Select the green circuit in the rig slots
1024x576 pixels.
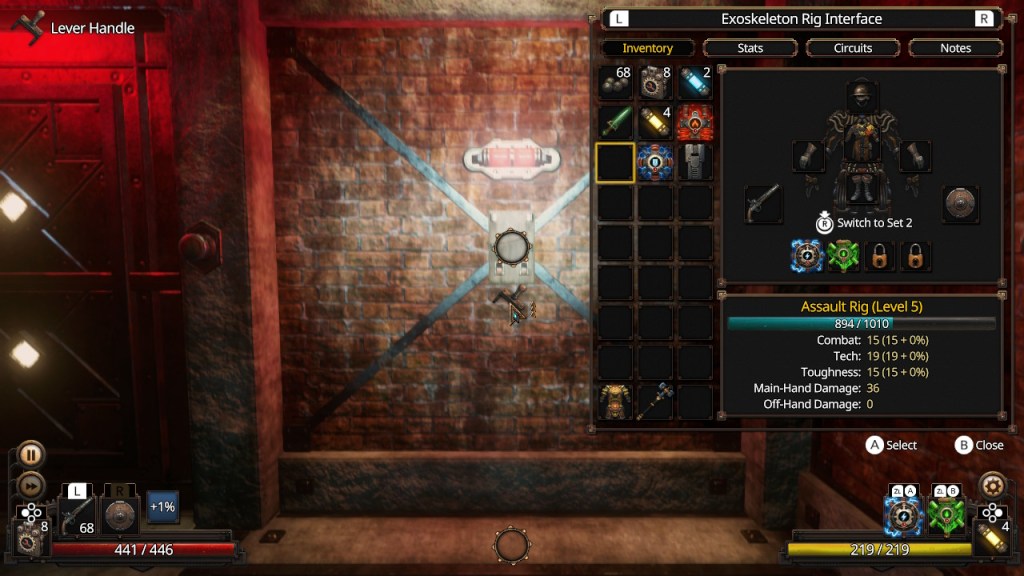(844, 256)
